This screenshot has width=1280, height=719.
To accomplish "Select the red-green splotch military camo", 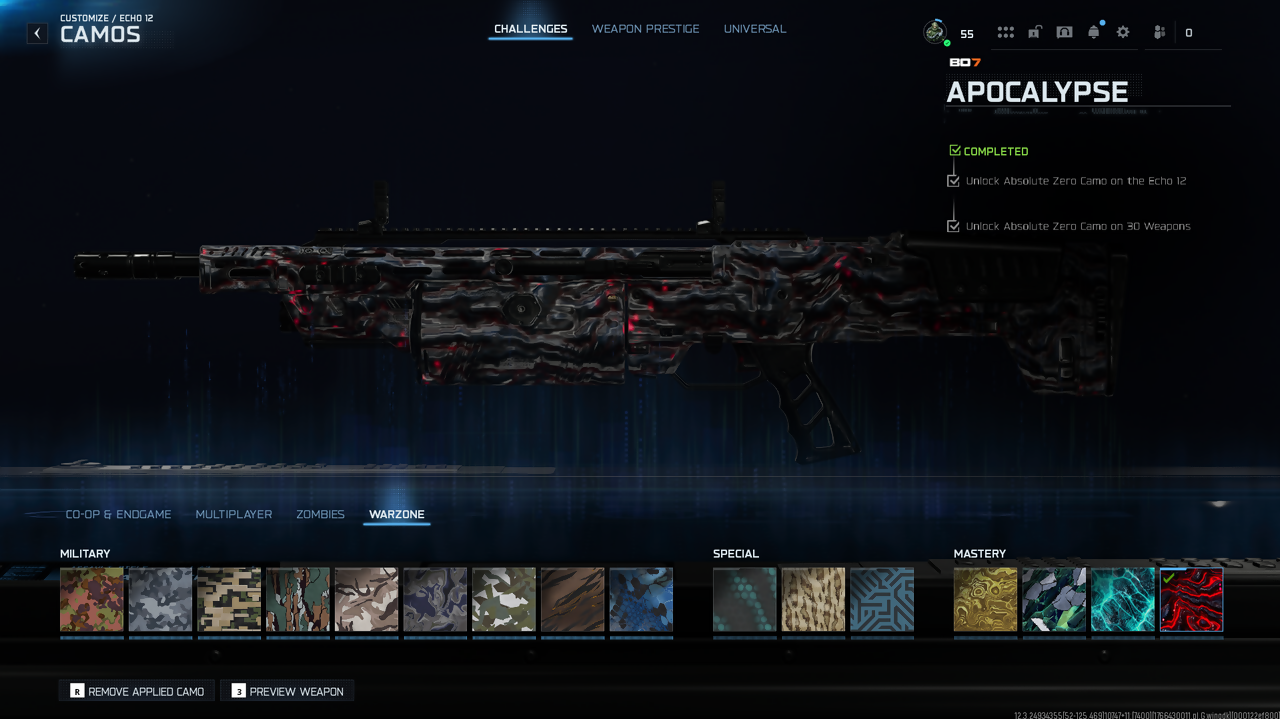I will click(x=92, y=600).
